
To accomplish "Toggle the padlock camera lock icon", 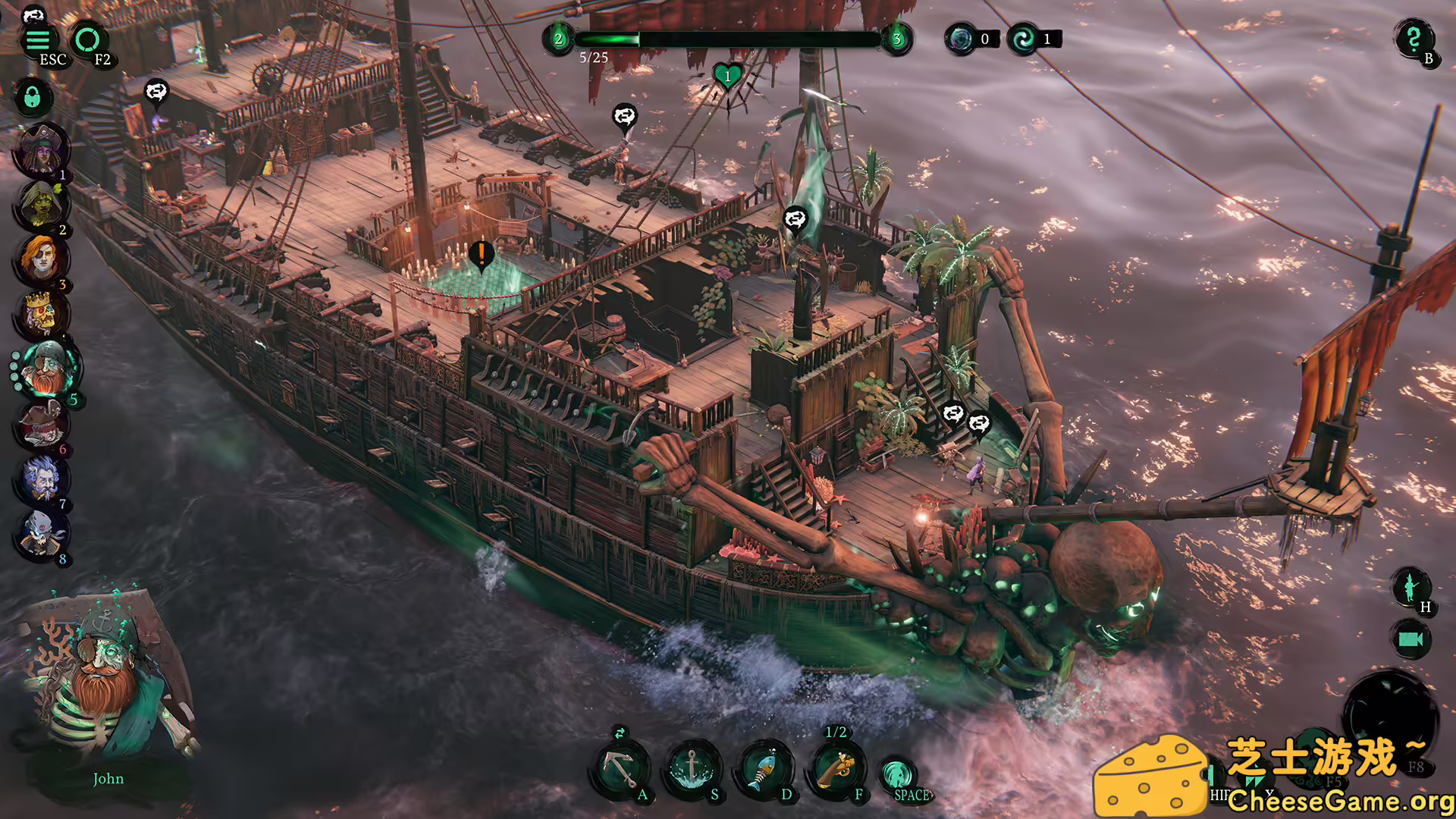I will pyautogui.click(x=32, y=96).
